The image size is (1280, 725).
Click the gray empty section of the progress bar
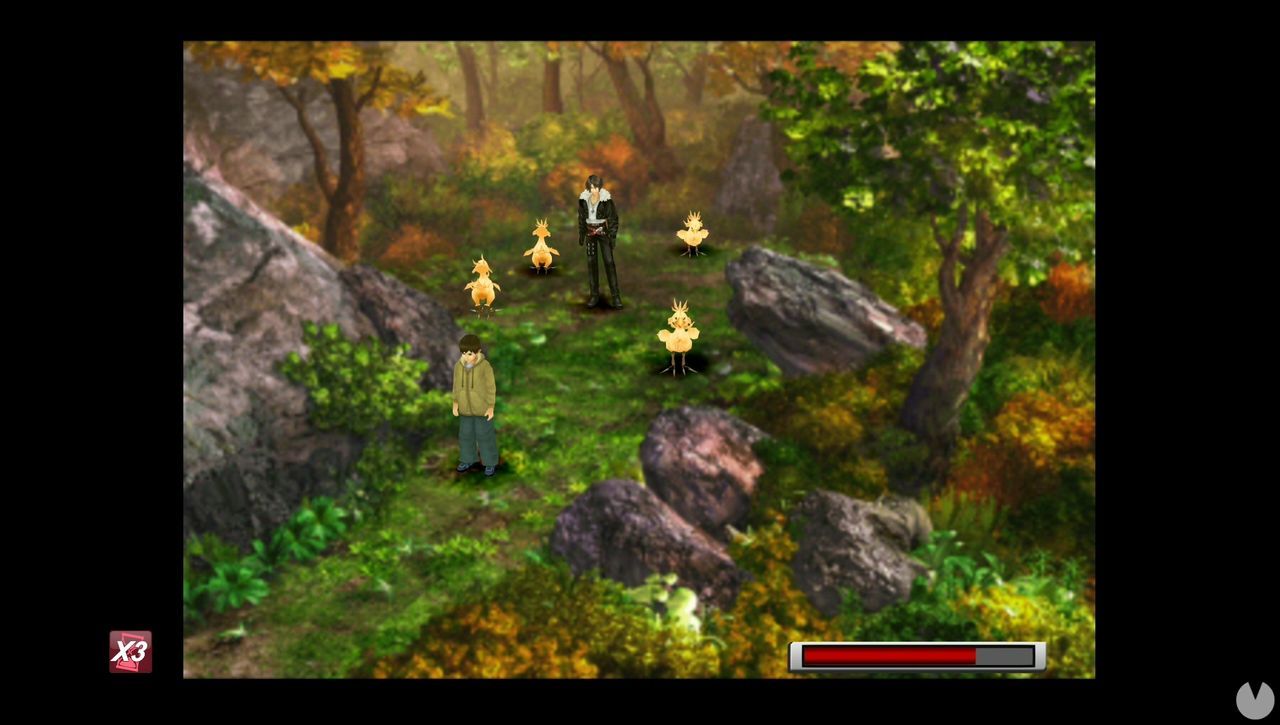tap(1005, 656)
